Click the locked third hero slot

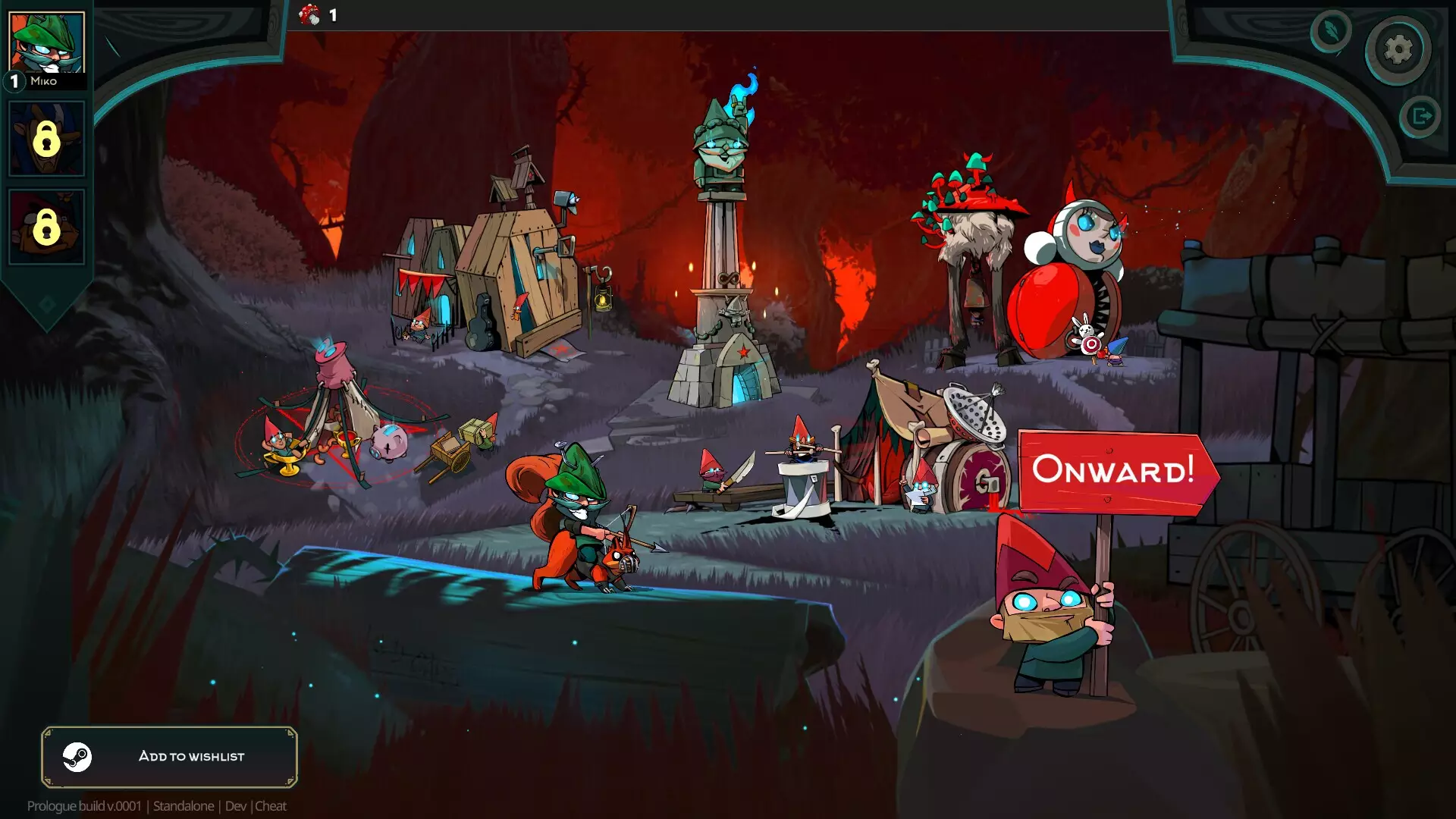pyautogui.click(x=46, y=224)
